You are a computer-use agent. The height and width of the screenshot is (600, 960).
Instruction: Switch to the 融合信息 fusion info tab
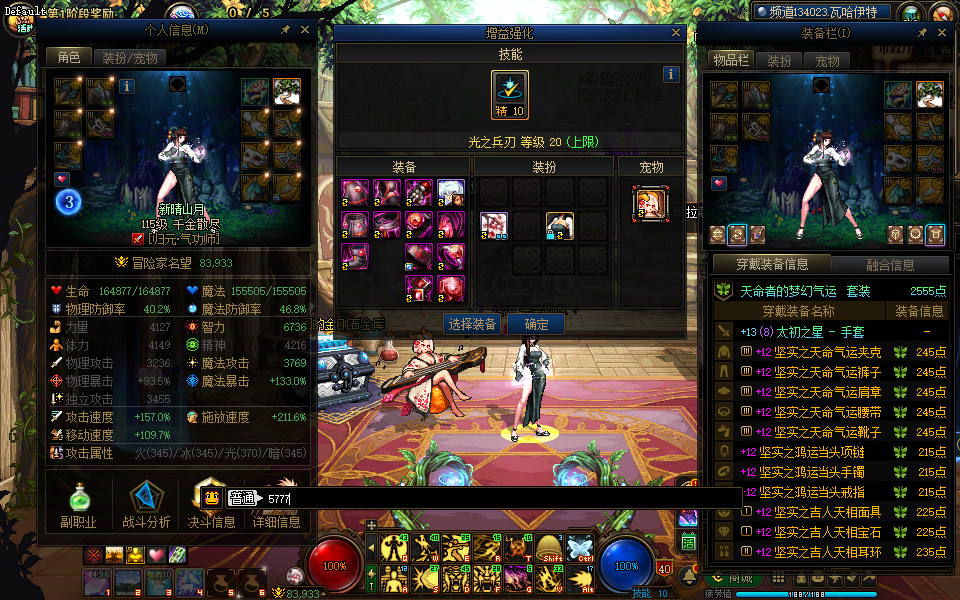(x=888, y=265)
